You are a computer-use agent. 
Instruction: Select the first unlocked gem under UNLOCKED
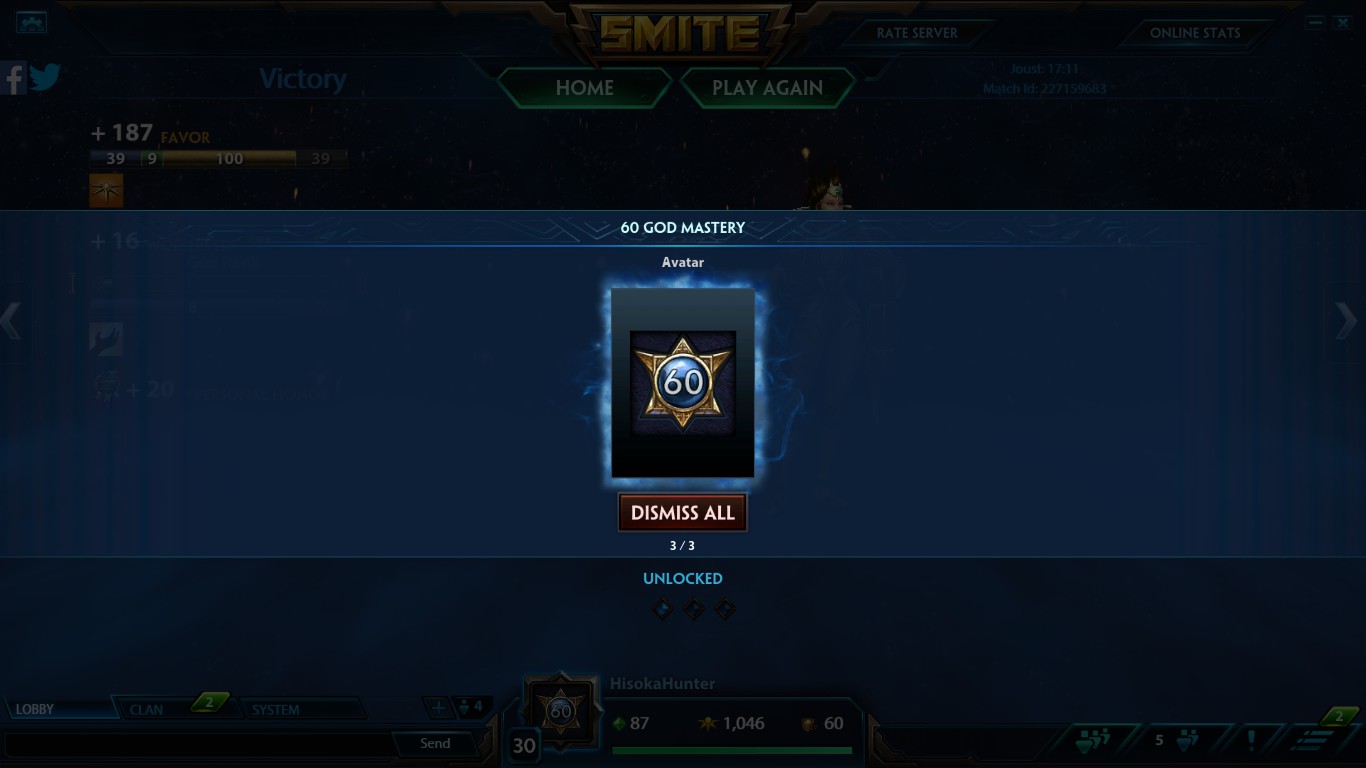[662, 609]
